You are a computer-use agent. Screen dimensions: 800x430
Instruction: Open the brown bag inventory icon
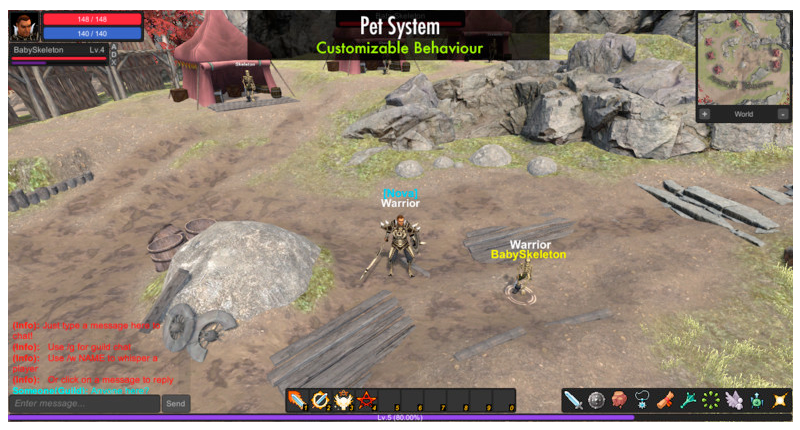[620, 400]
